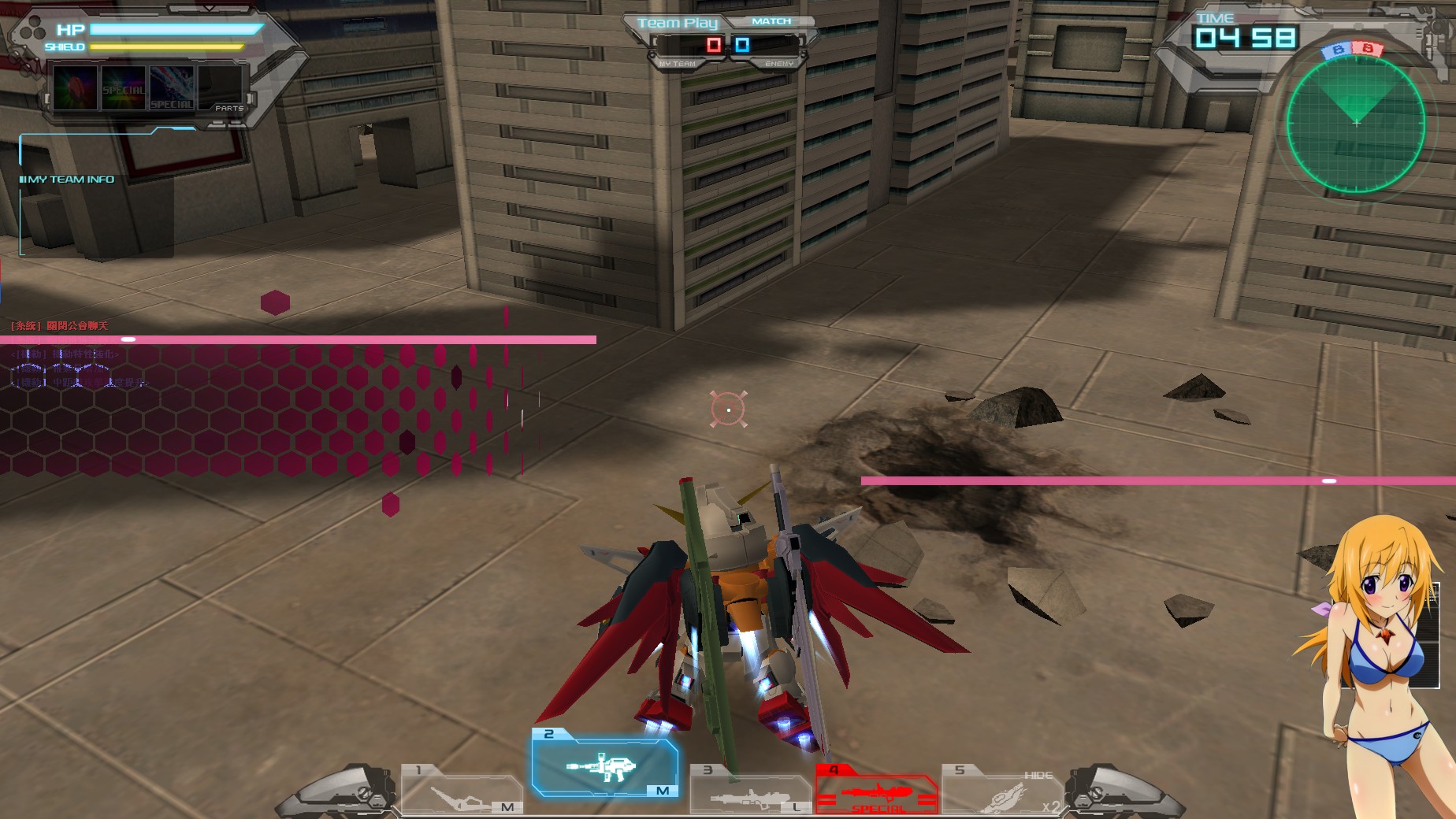Expand the MY TEAM INFO panel
1456x819 pixels.
[x=67, y=179]
